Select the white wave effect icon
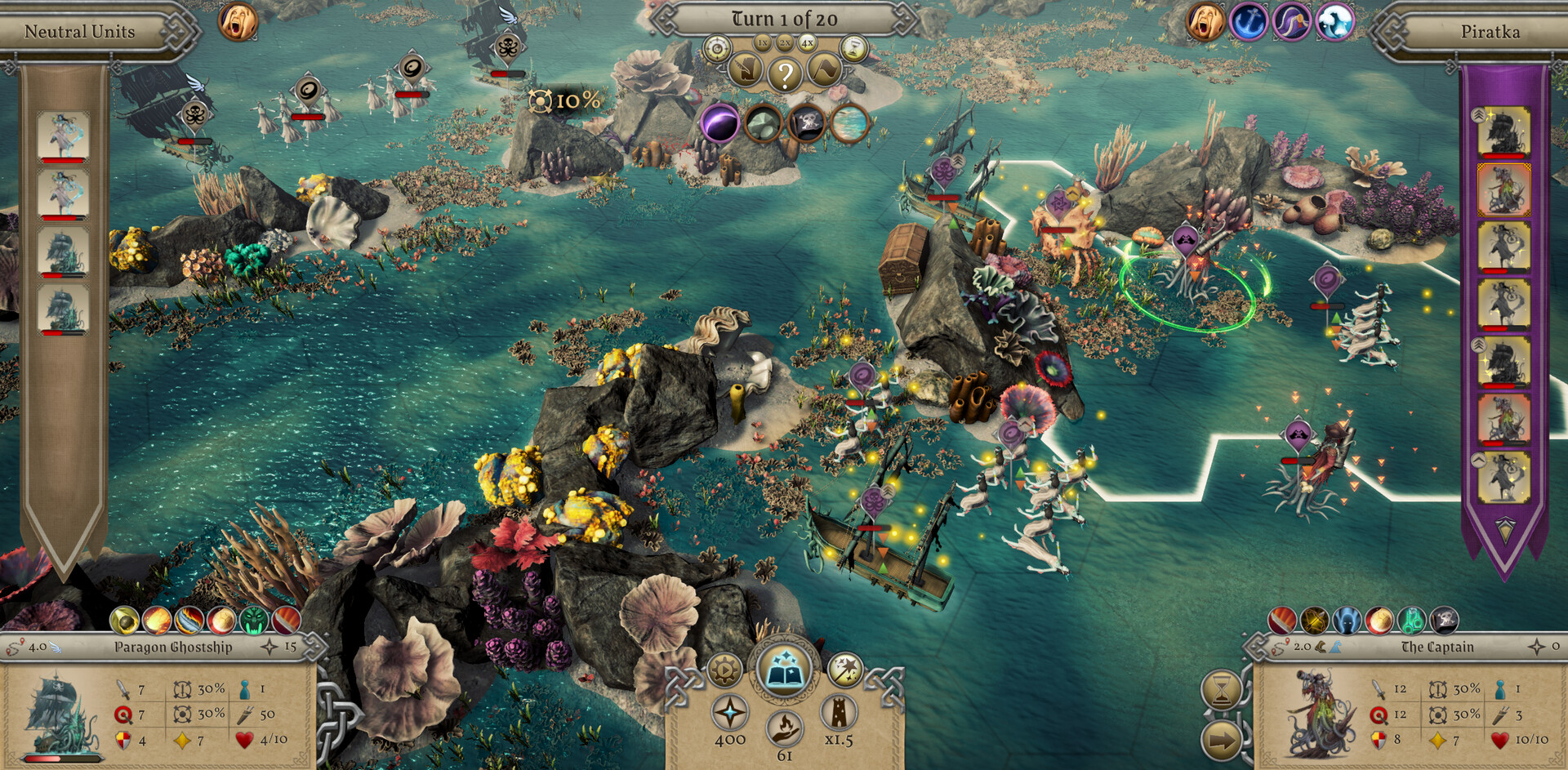1568x770 pixels. (1334, 22)
